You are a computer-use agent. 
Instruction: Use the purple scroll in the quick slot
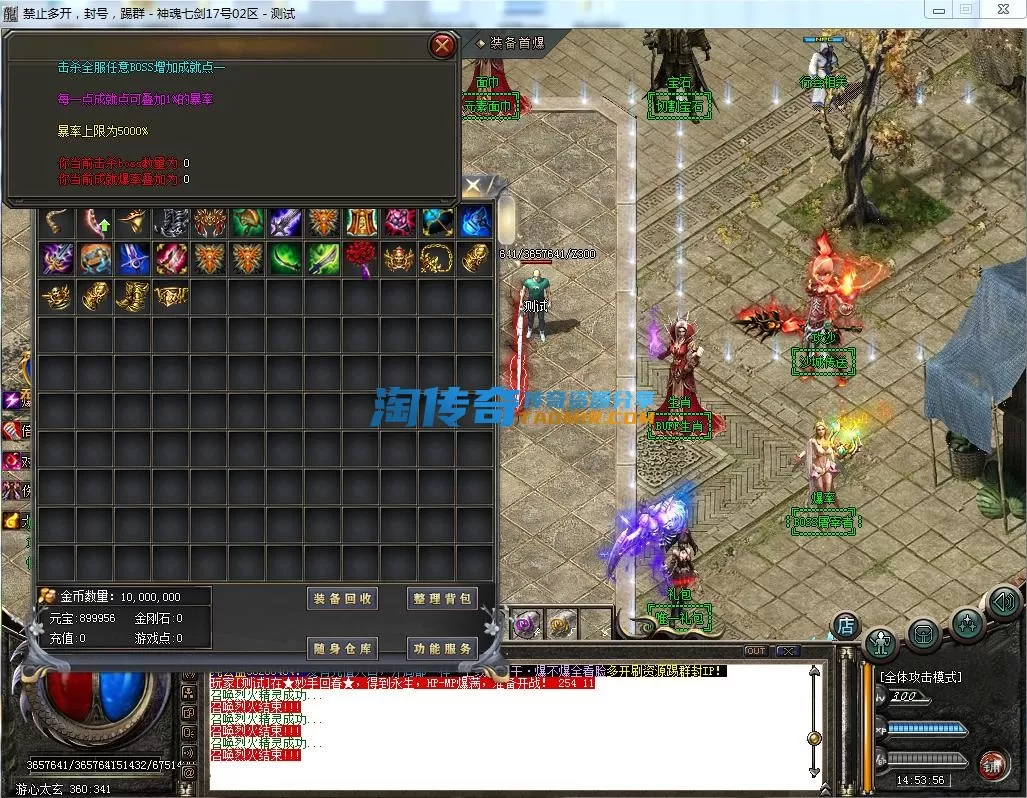526,625
